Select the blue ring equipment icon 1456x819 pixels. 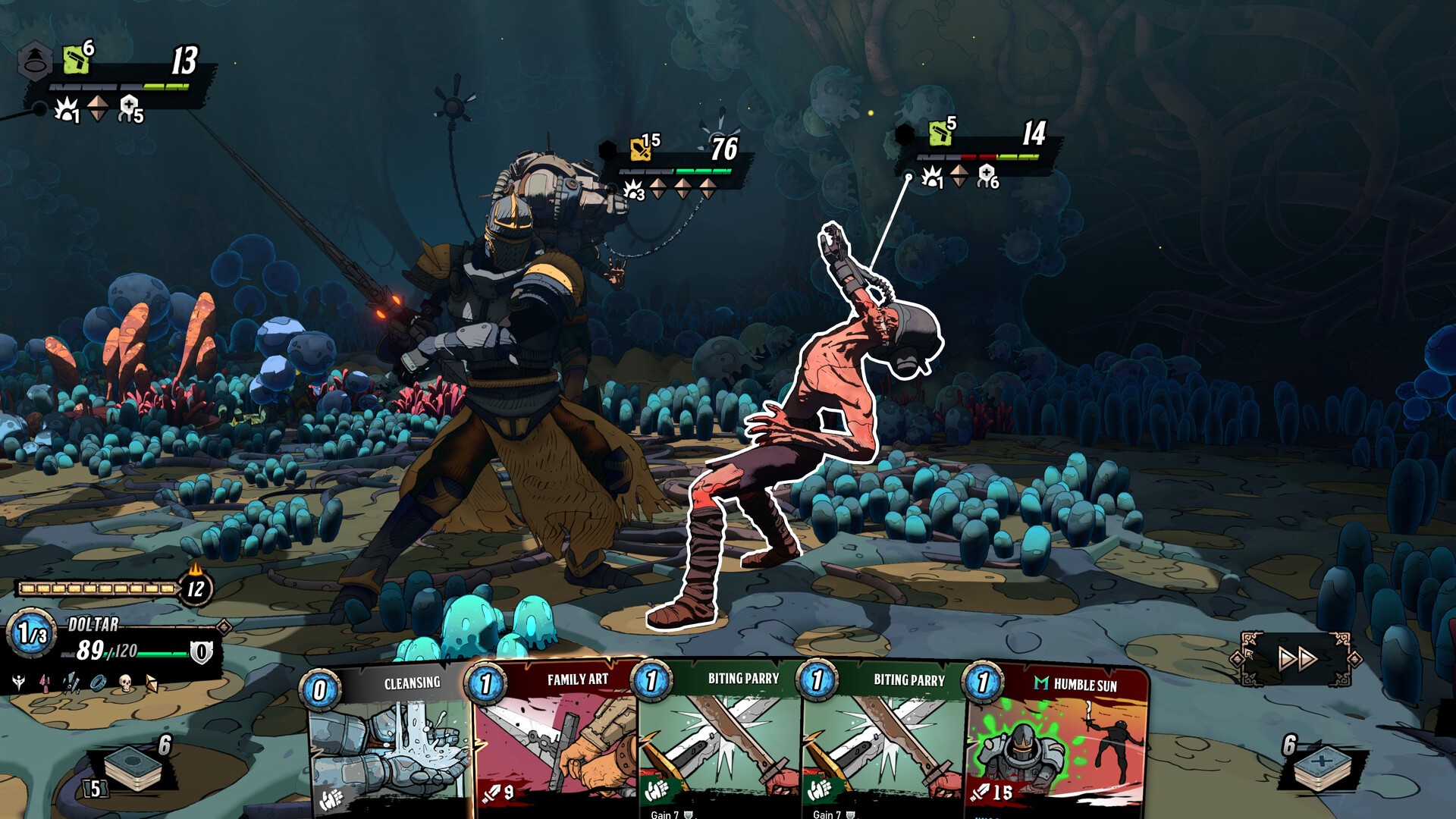point(97,682)
